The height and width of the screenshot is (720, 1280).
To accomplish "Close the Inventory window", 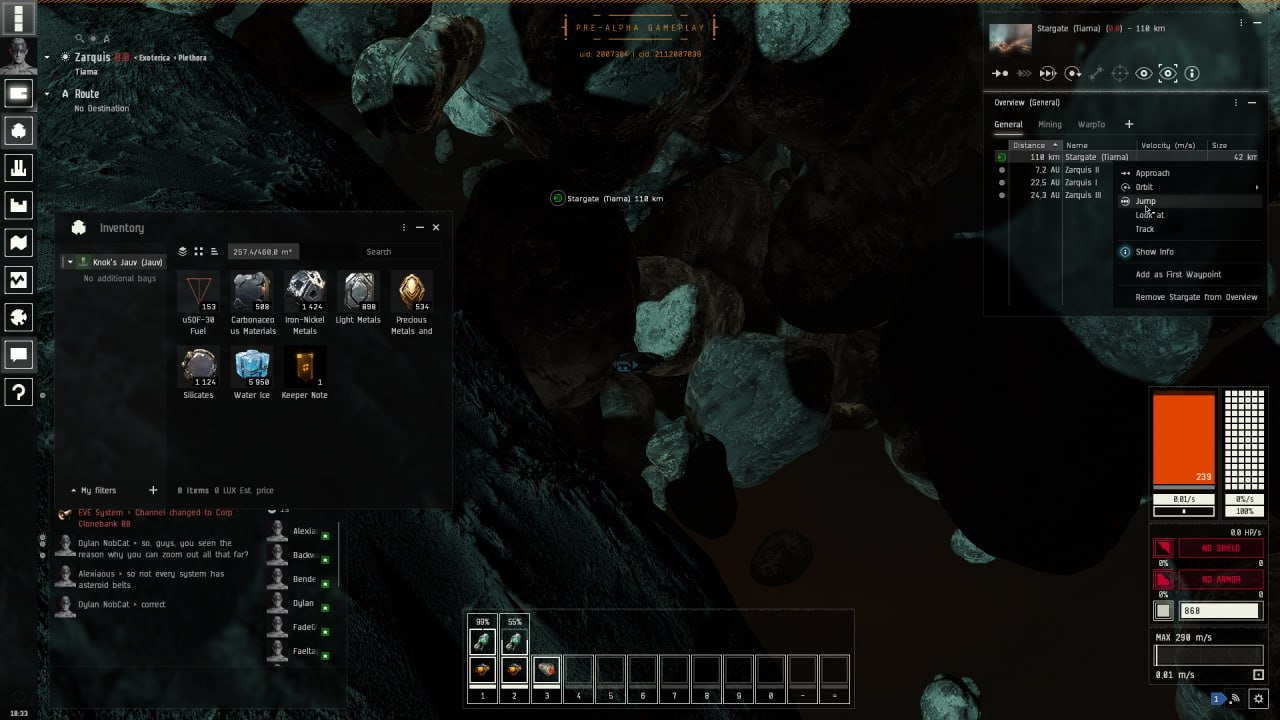I will click(436, 228).
